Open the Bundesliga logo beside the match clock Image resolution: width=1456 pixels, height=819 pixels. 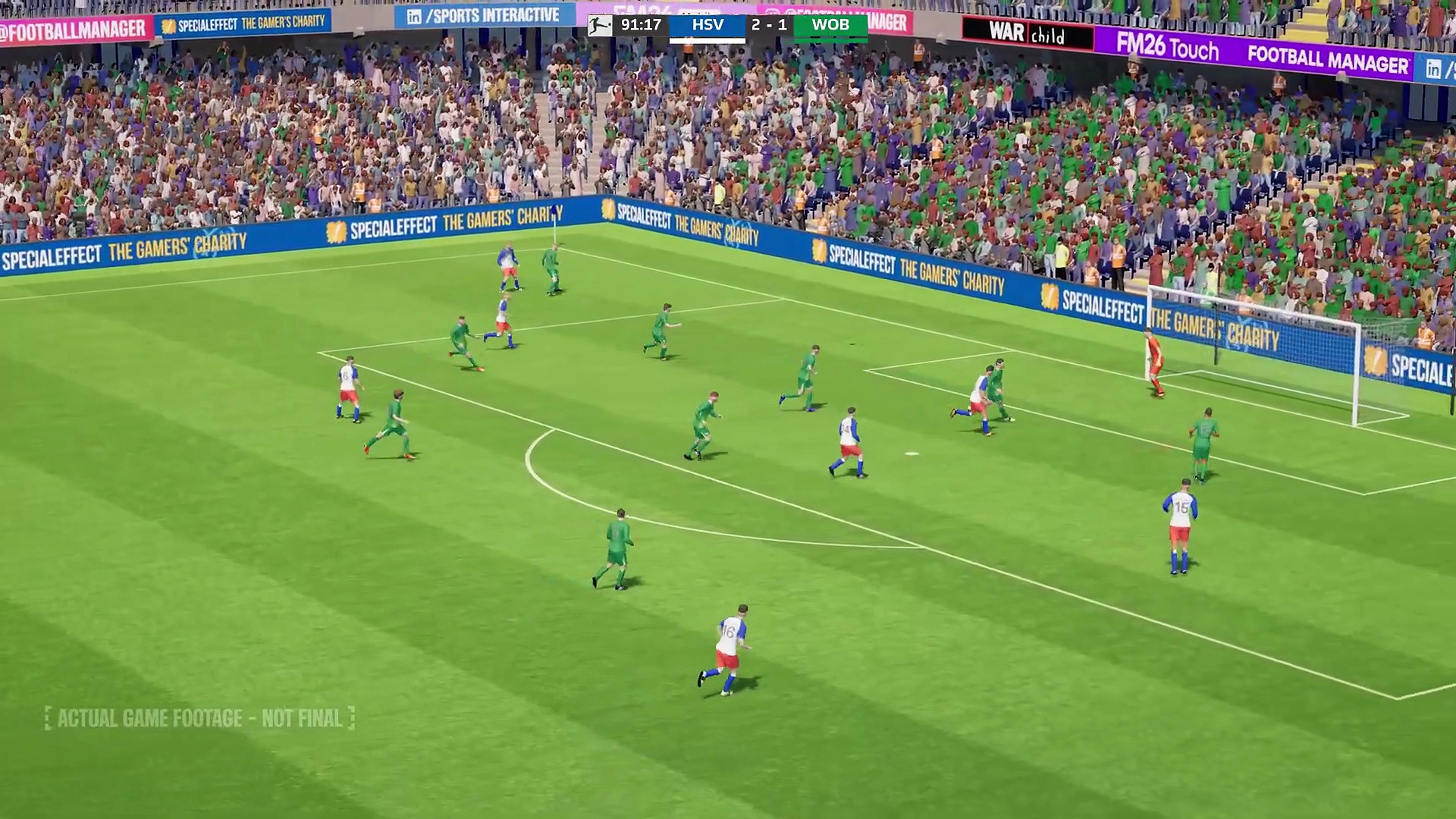click(600, 26)
